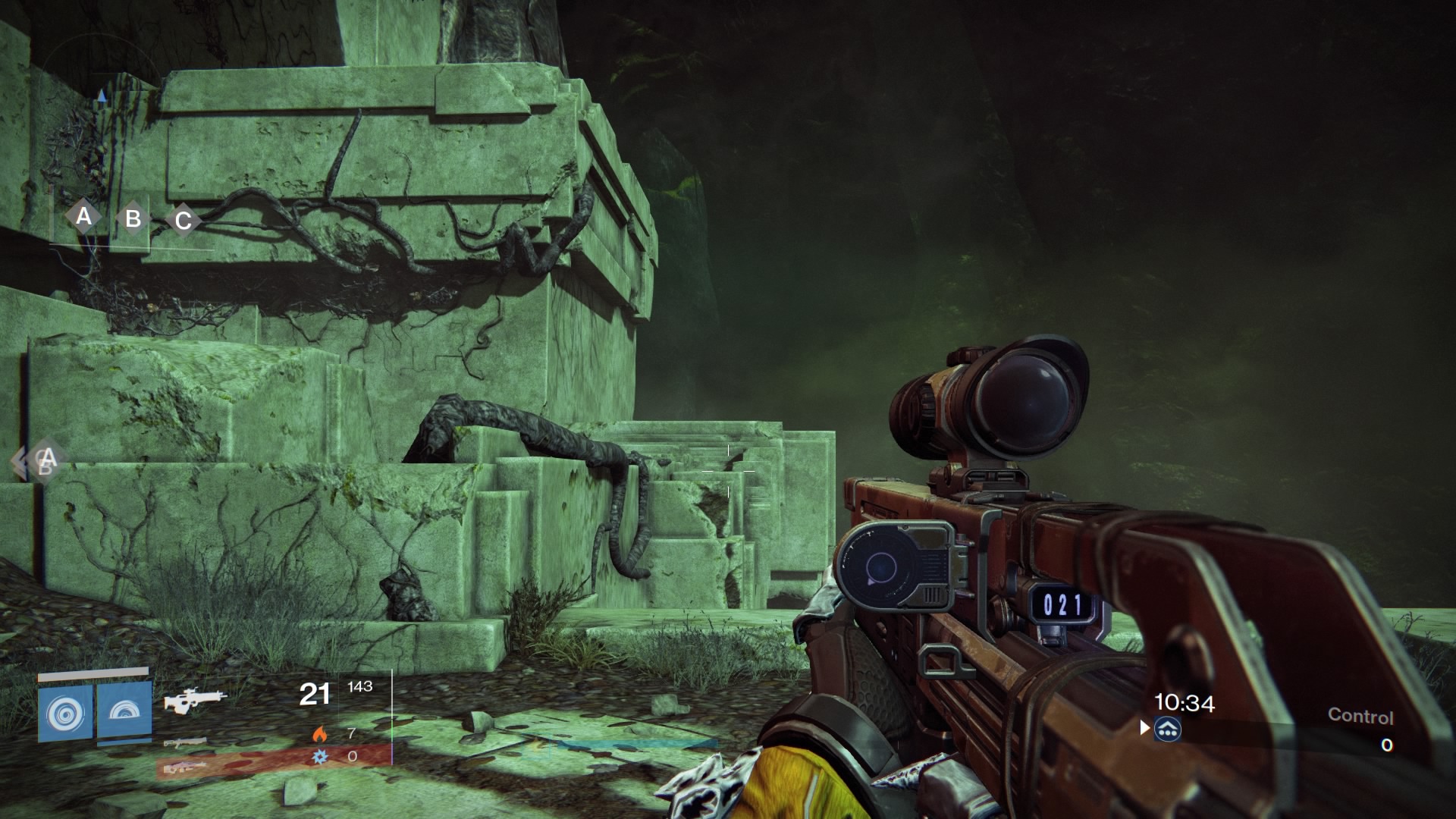Activate the swirl grenade ability icon
Screen dimensions: 1456x819
click(65, 713)
